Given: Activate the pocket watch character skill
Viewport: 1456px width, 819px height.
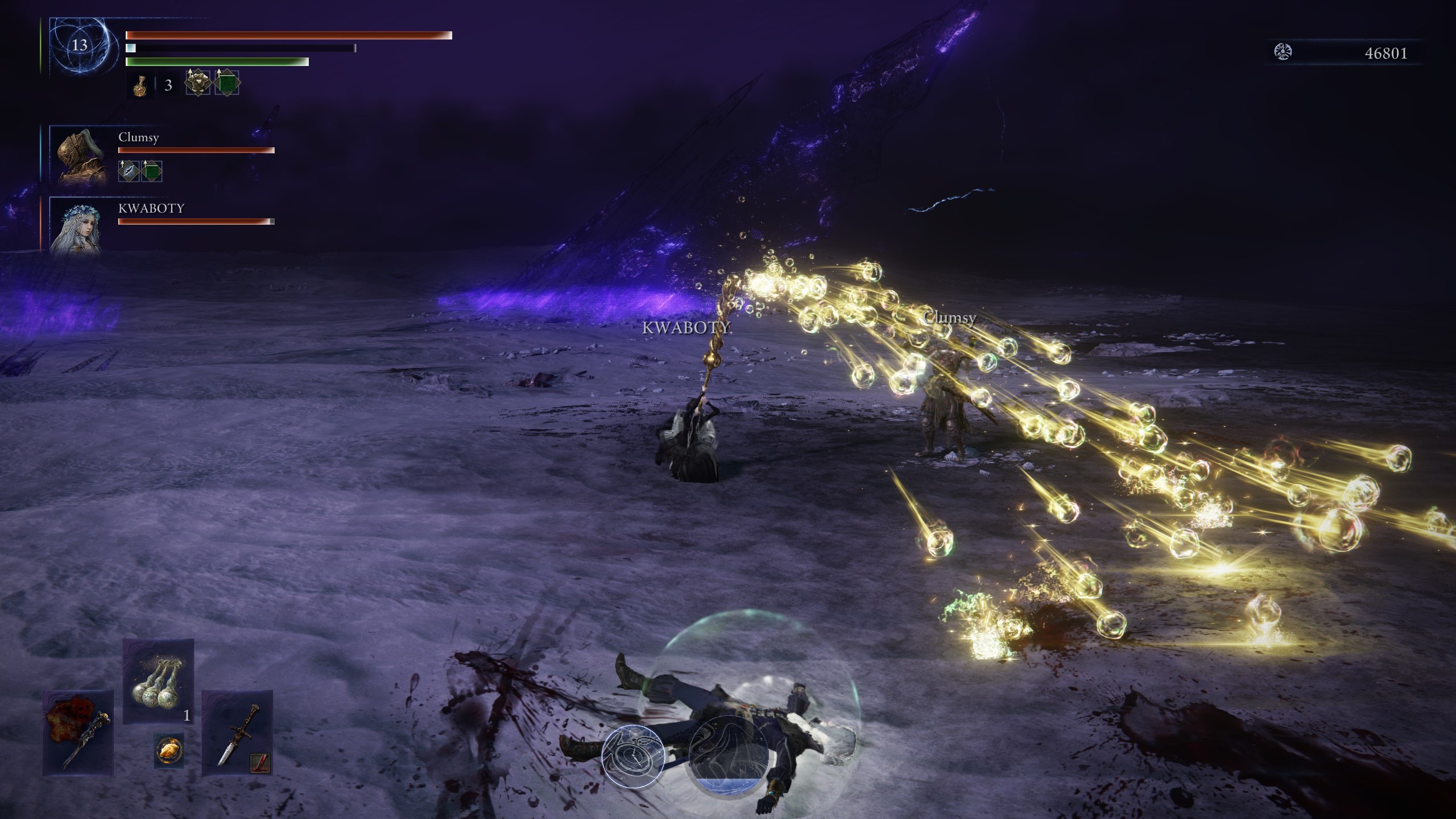Looking at the screenshot, I should tap(633, 756).
